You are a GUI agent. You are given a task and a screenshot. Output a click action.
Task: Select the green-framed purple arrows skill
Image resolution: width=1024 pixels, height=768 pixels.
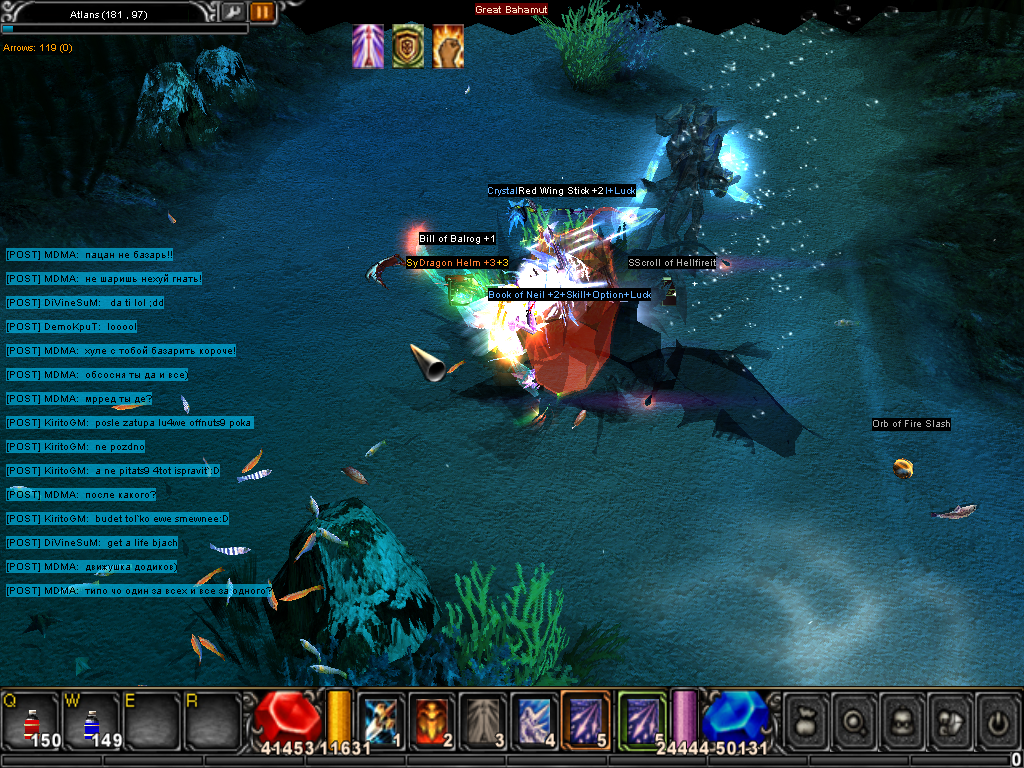click(x=641, y=720)
